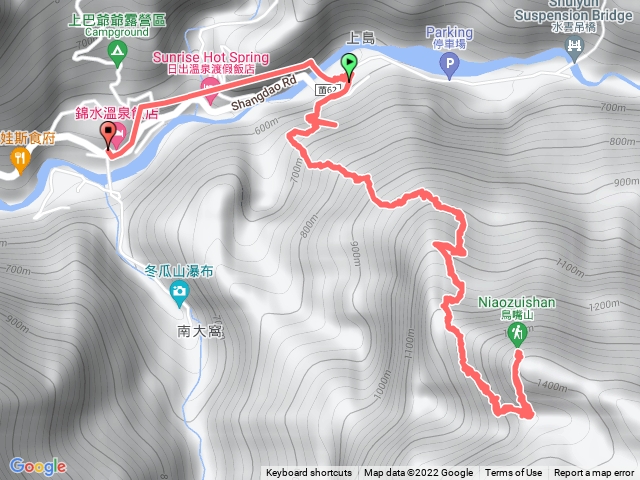Select the Niaozuishan hiker summit marker
Screen dimensions: 640x480
click(x=518, y=334)
